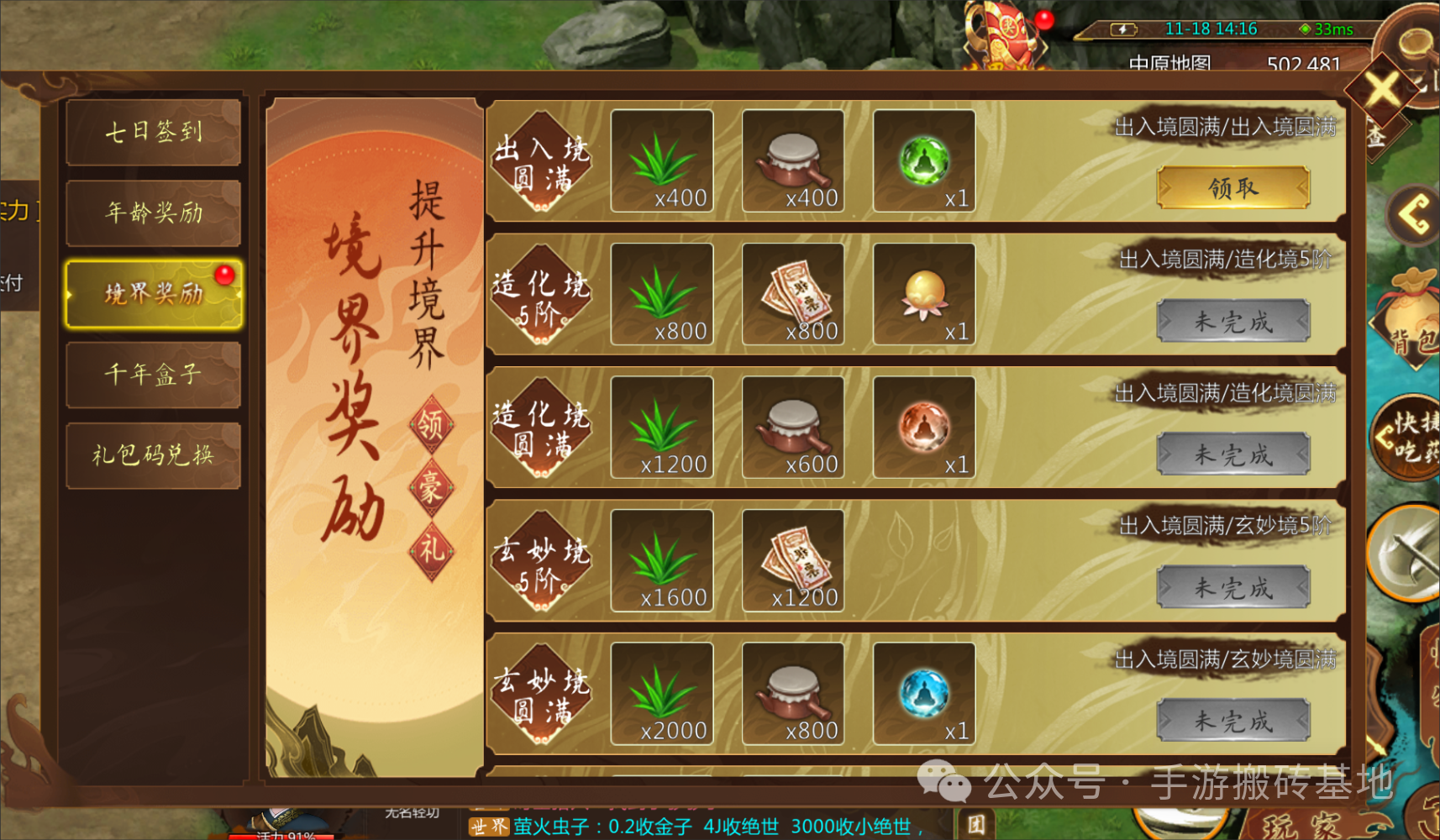This screenshot has height=840, width=1440.
Task: Open the 礼包码兑换 tab
Action: click(x=154, y=454)
